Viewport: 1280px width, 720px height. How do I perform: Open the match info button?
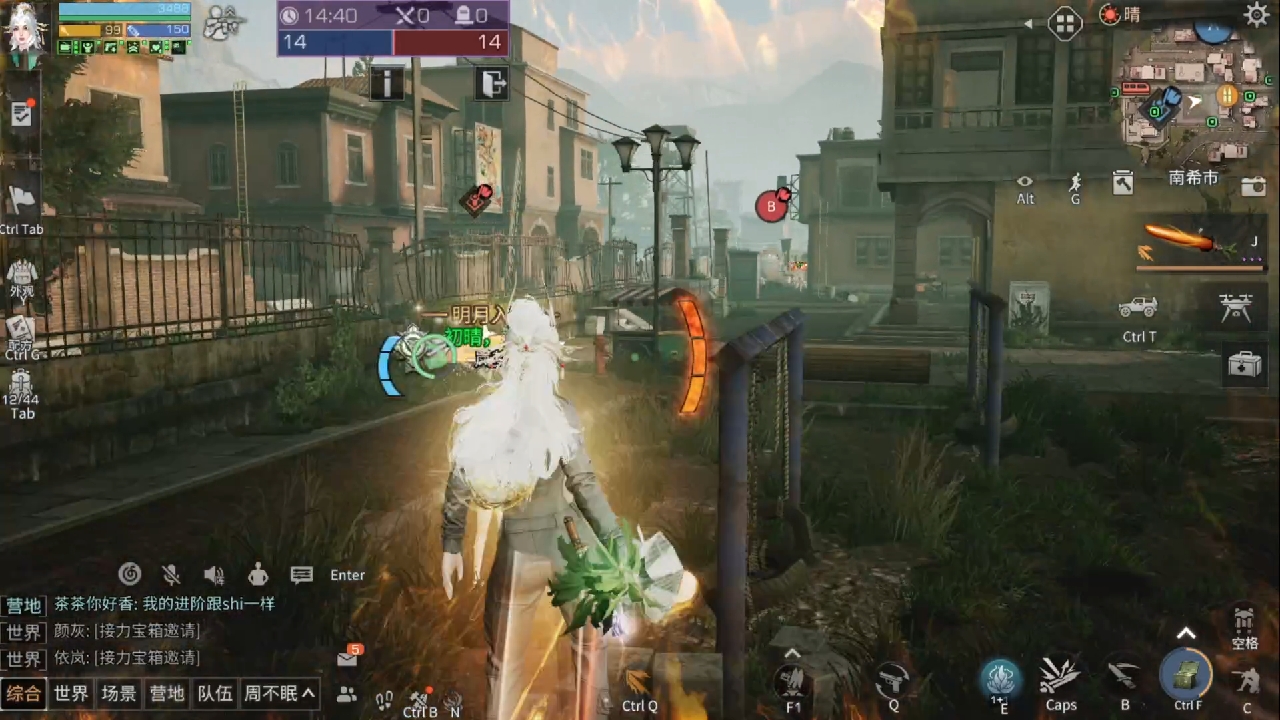[387, 83]
